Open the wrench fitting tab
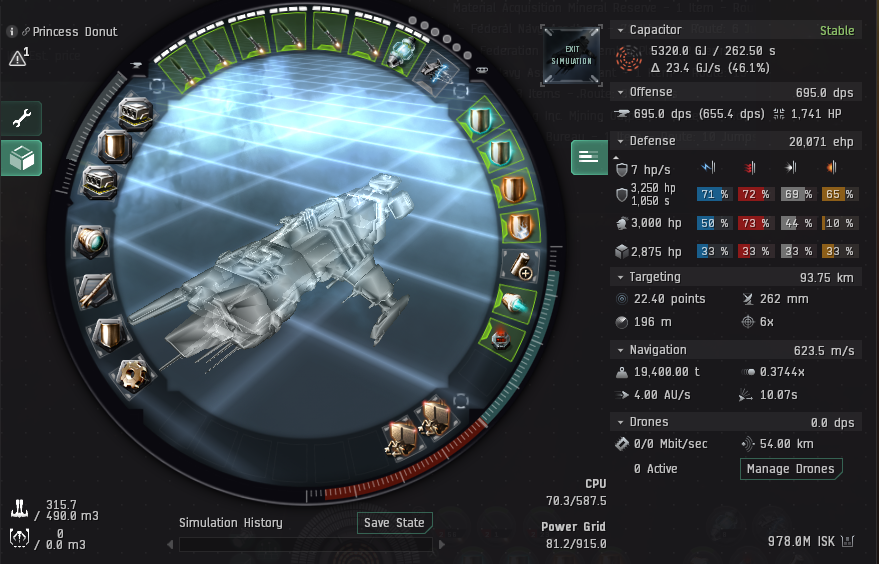This screenshot has width=879, height=564. pos(21,118)
